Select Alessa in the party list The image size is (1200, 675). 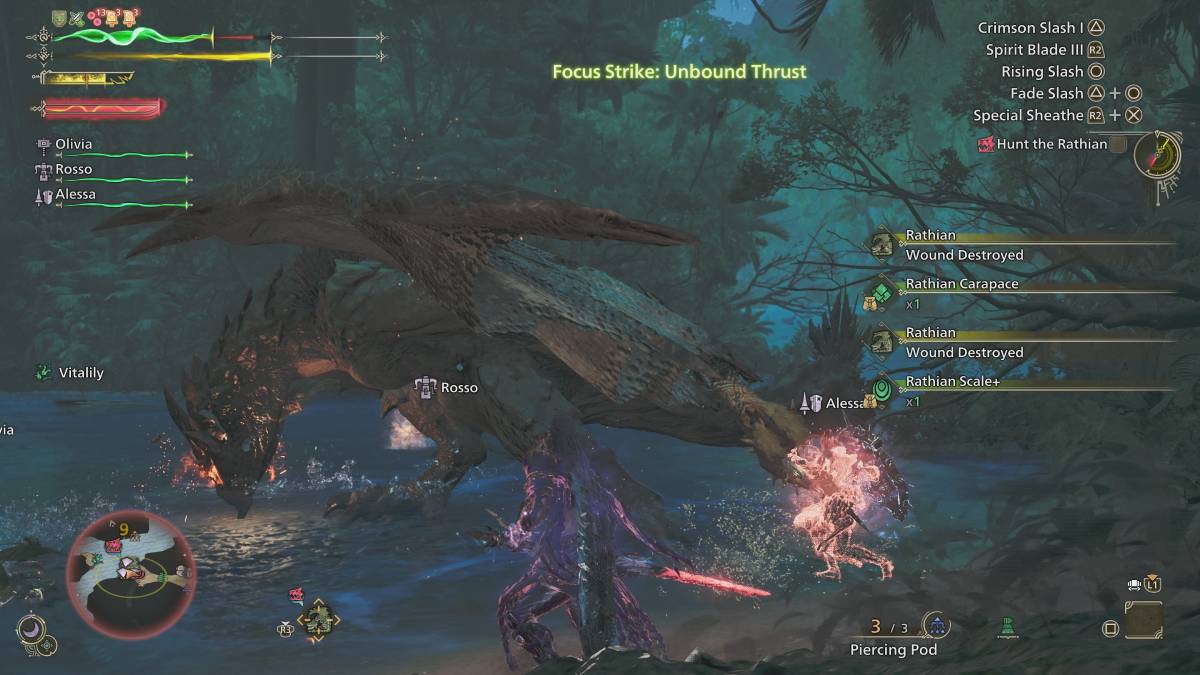[75, 194]
